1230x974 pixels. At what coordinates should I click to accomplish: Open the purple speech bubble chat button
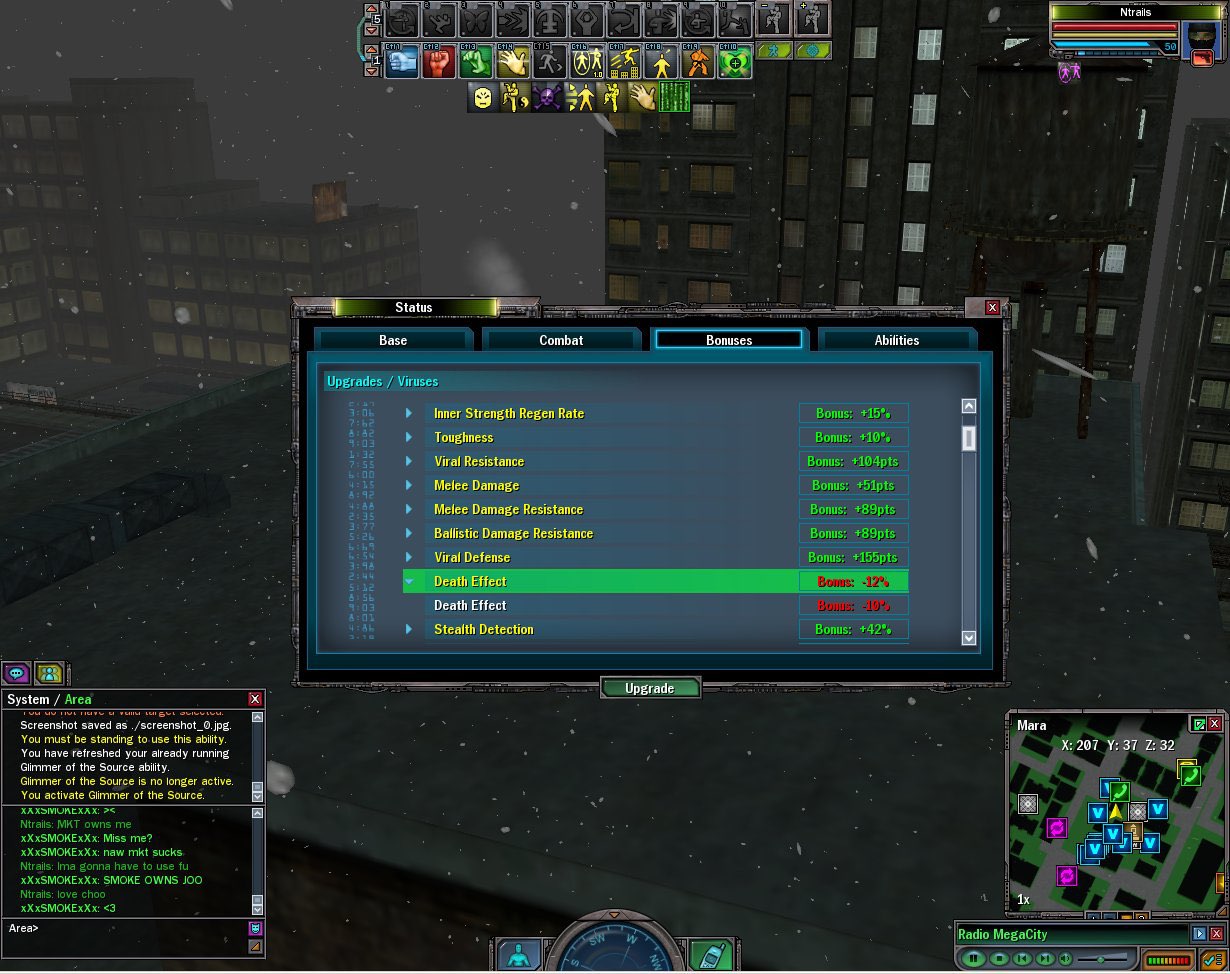pyautogui.click(x=16, y=673)
